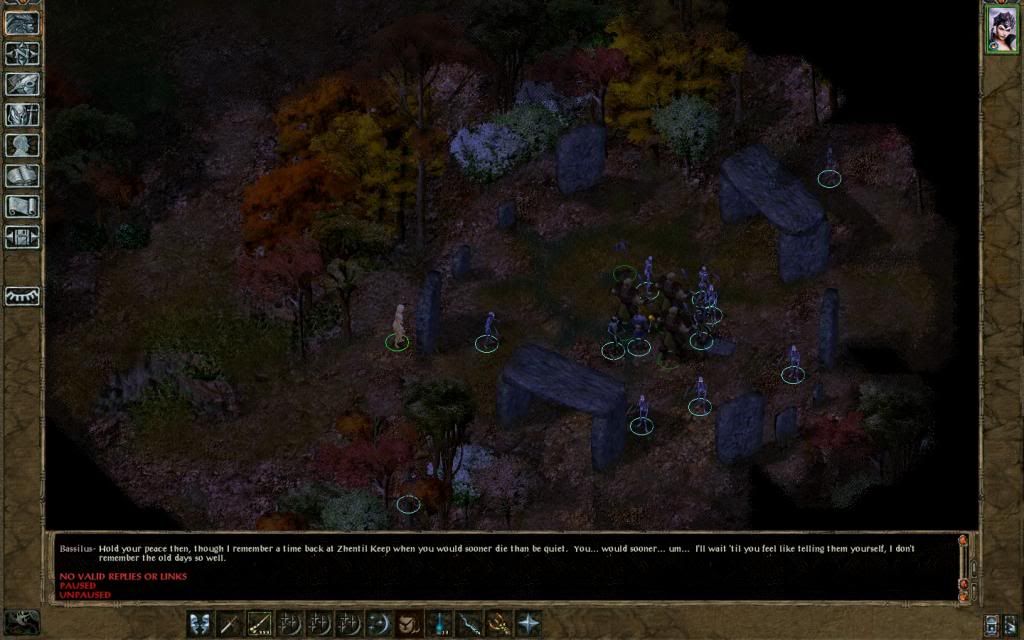This screenshot has width=1024, height=640.
Task: Click the closed-eye rest button
Action: coord(22,296)
